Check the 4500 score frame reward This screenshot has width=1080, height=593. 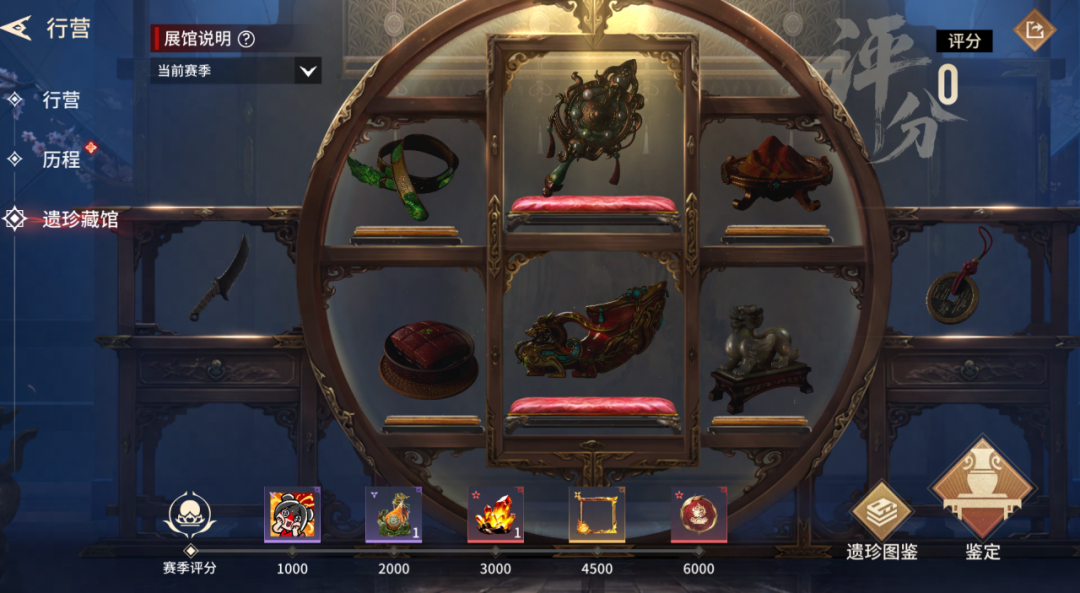pyautogui.click(x=597, y=515)
